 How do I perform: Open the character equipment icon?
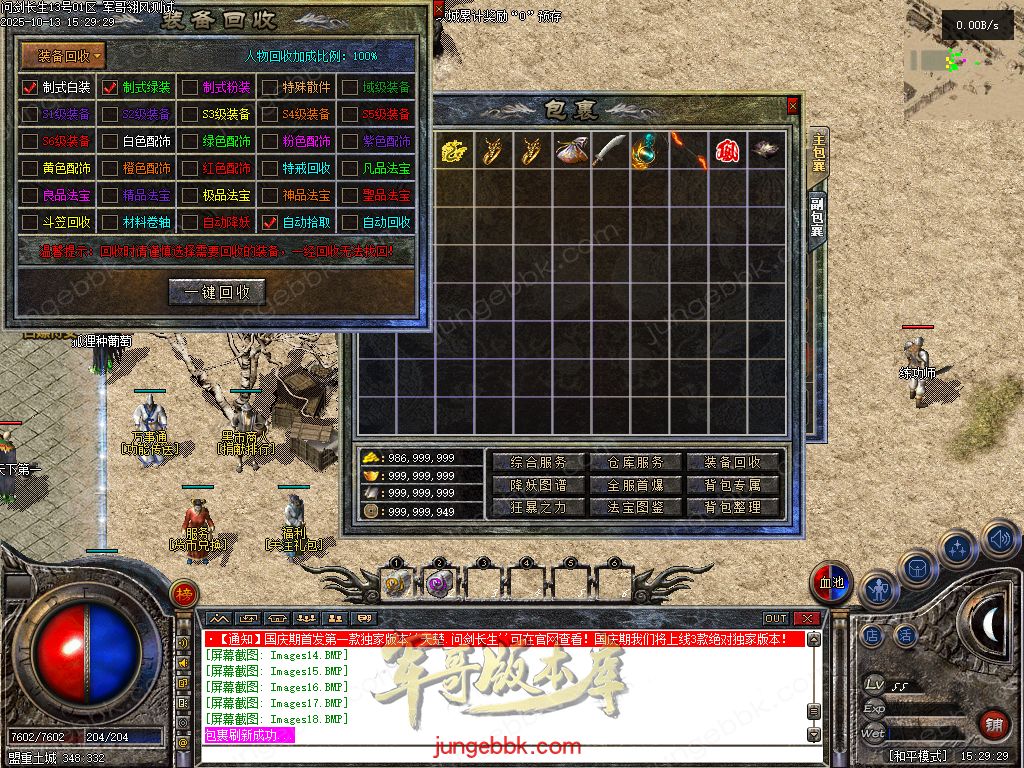coord(878,589)
